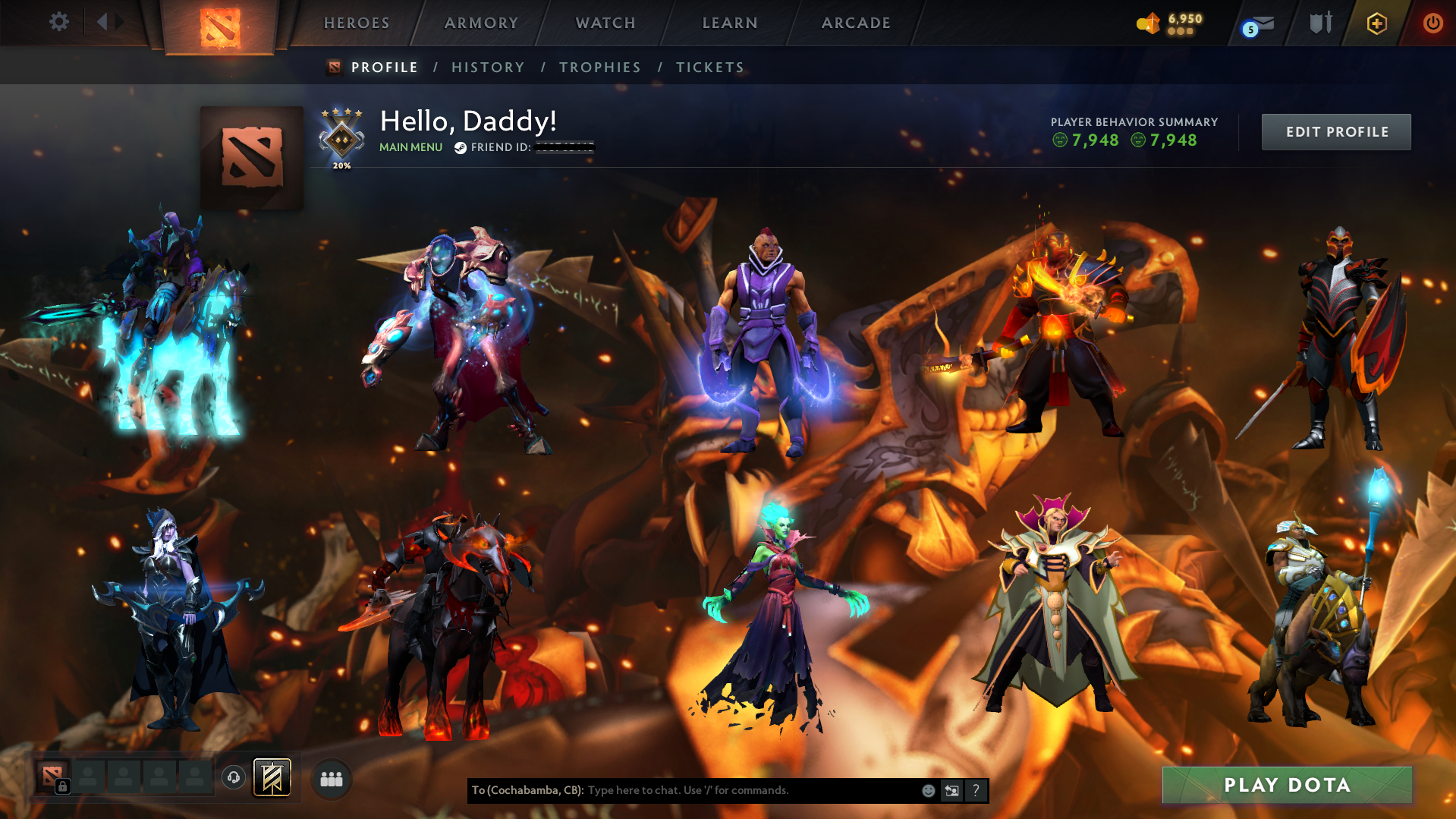The width and height of the screenshot is (1456, 819).
Task: Click the chat input field to type
Action: [721, 790]
